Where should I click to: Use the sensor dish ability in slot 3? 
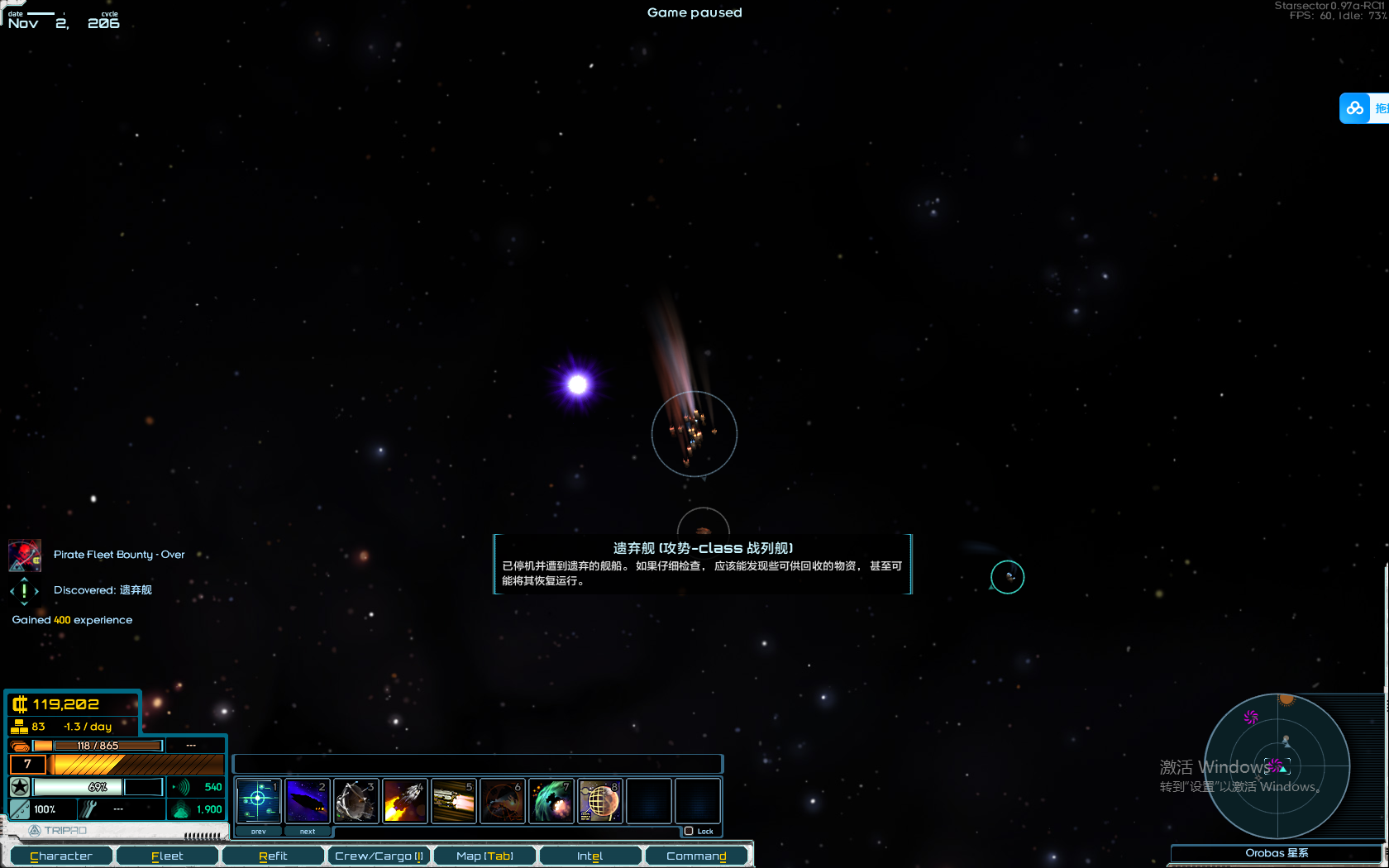pyautogui.click(x=356, y=800)
